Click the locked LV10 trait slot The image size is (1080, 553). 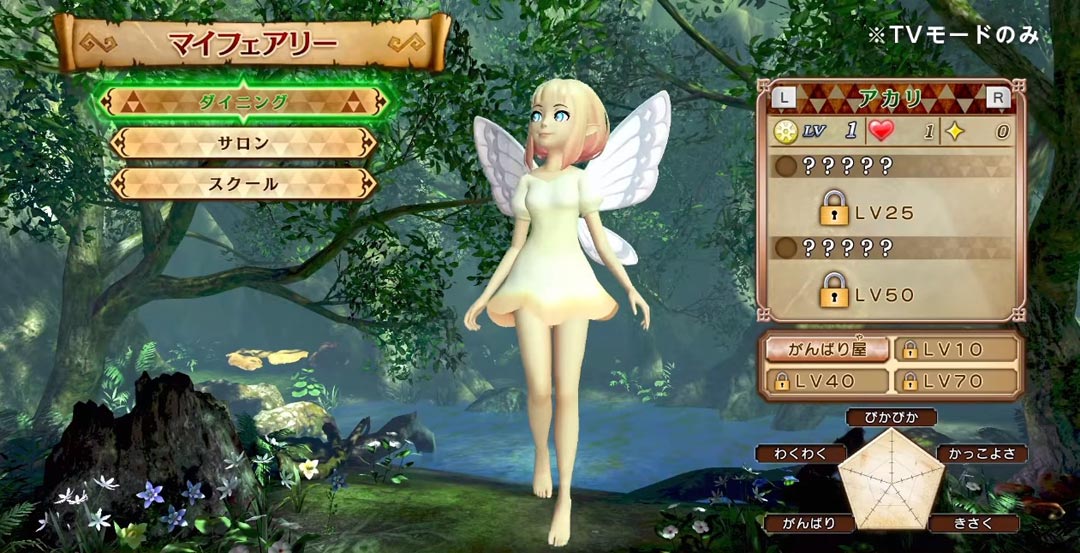pos(954,349)
